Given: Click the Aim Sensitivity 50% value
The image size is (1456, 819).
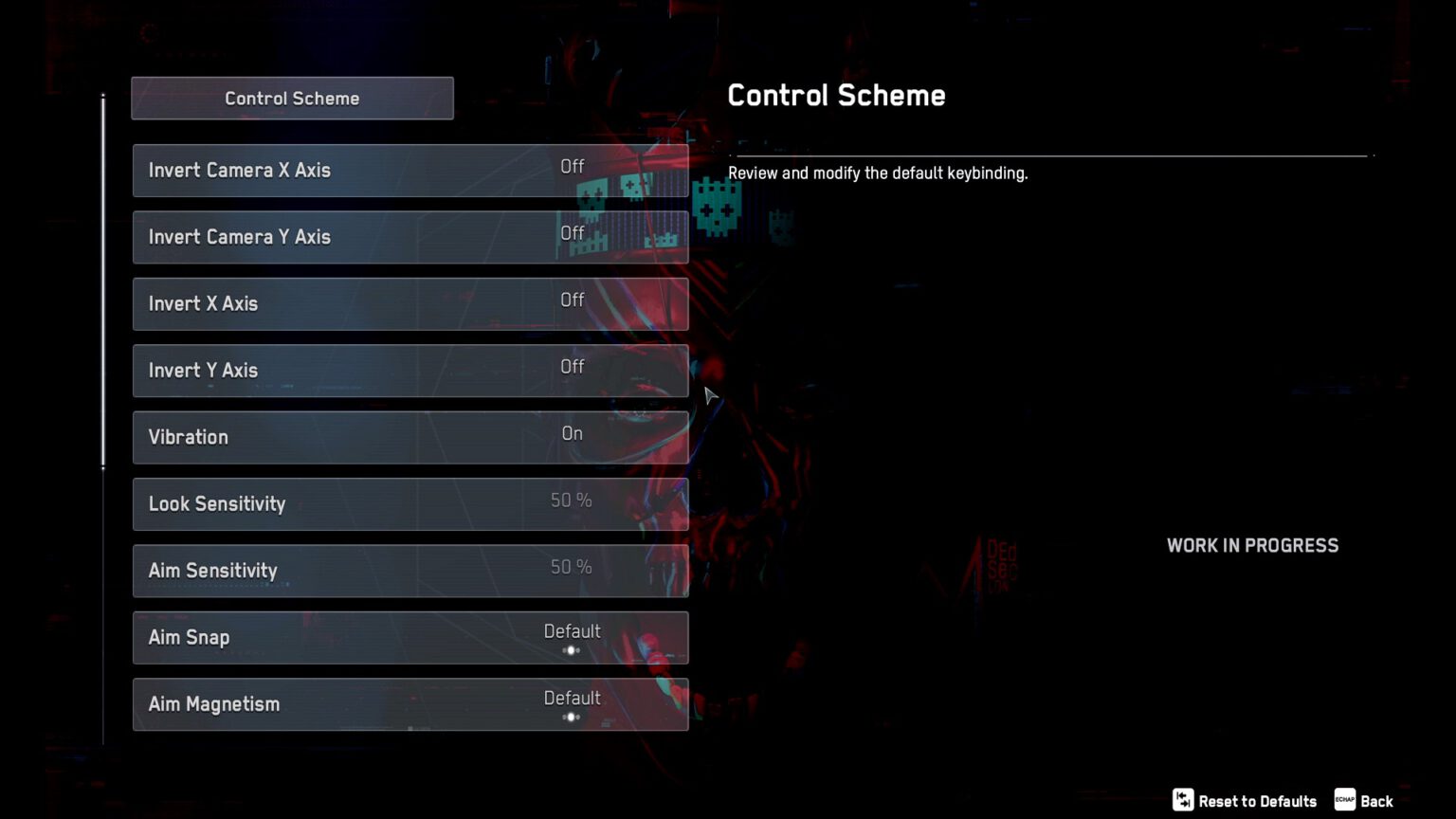Looking at the screenshot, I should pos(571,567).
